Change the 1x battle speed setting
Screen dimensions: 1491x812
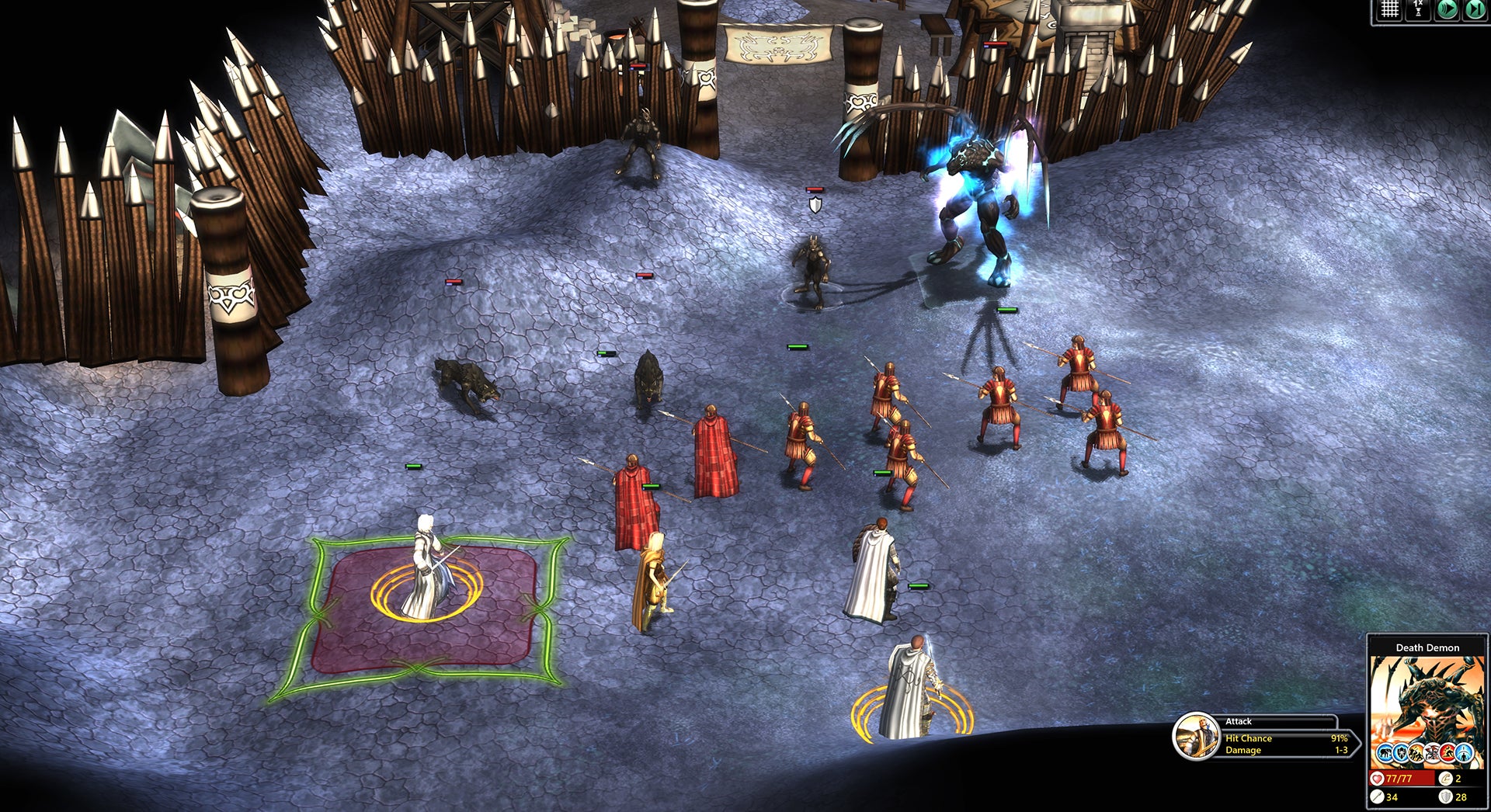tap(1418, 9)
